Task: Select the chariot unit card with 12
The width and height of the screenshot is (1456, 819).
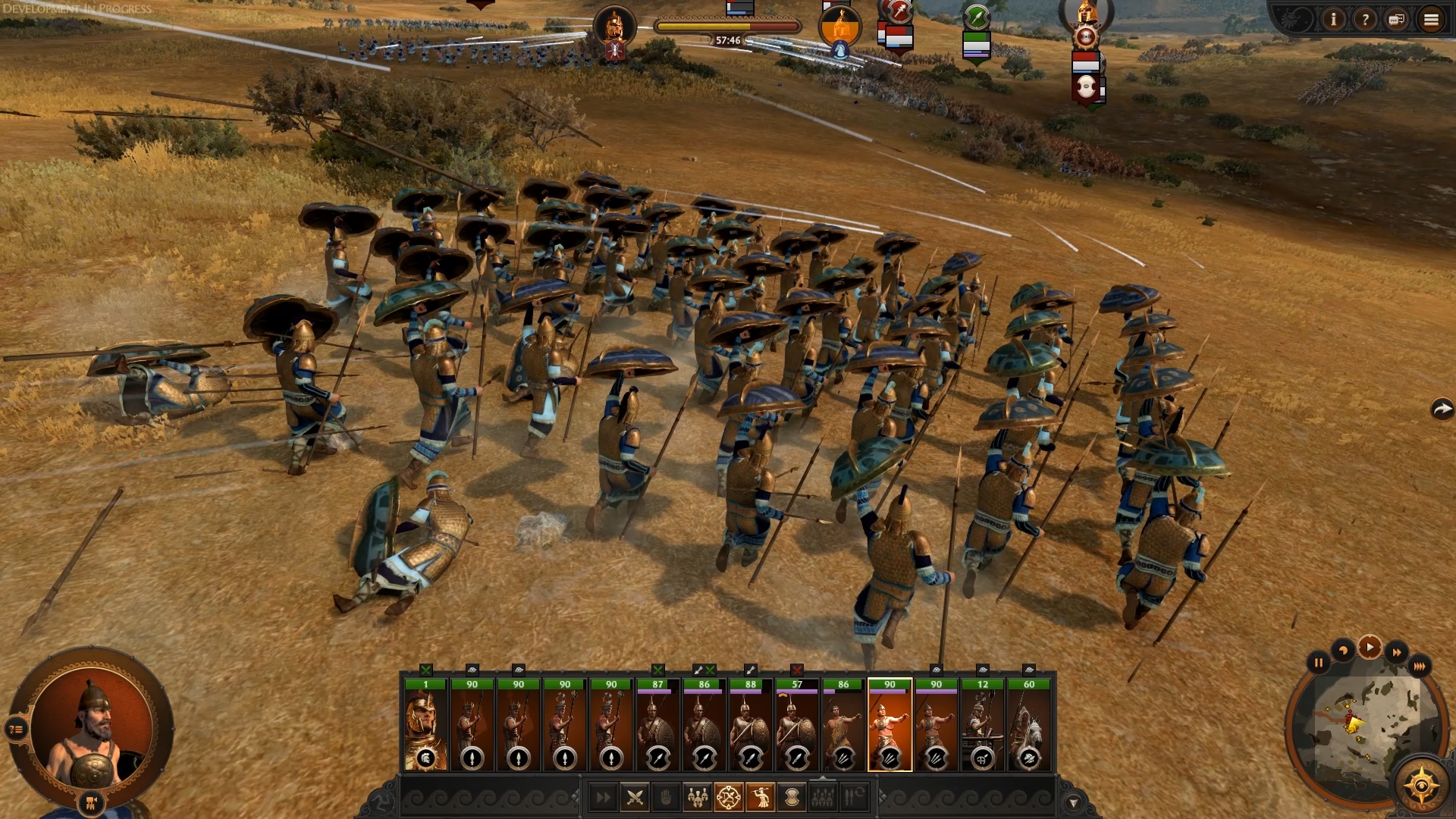Action: pos(983,726)
